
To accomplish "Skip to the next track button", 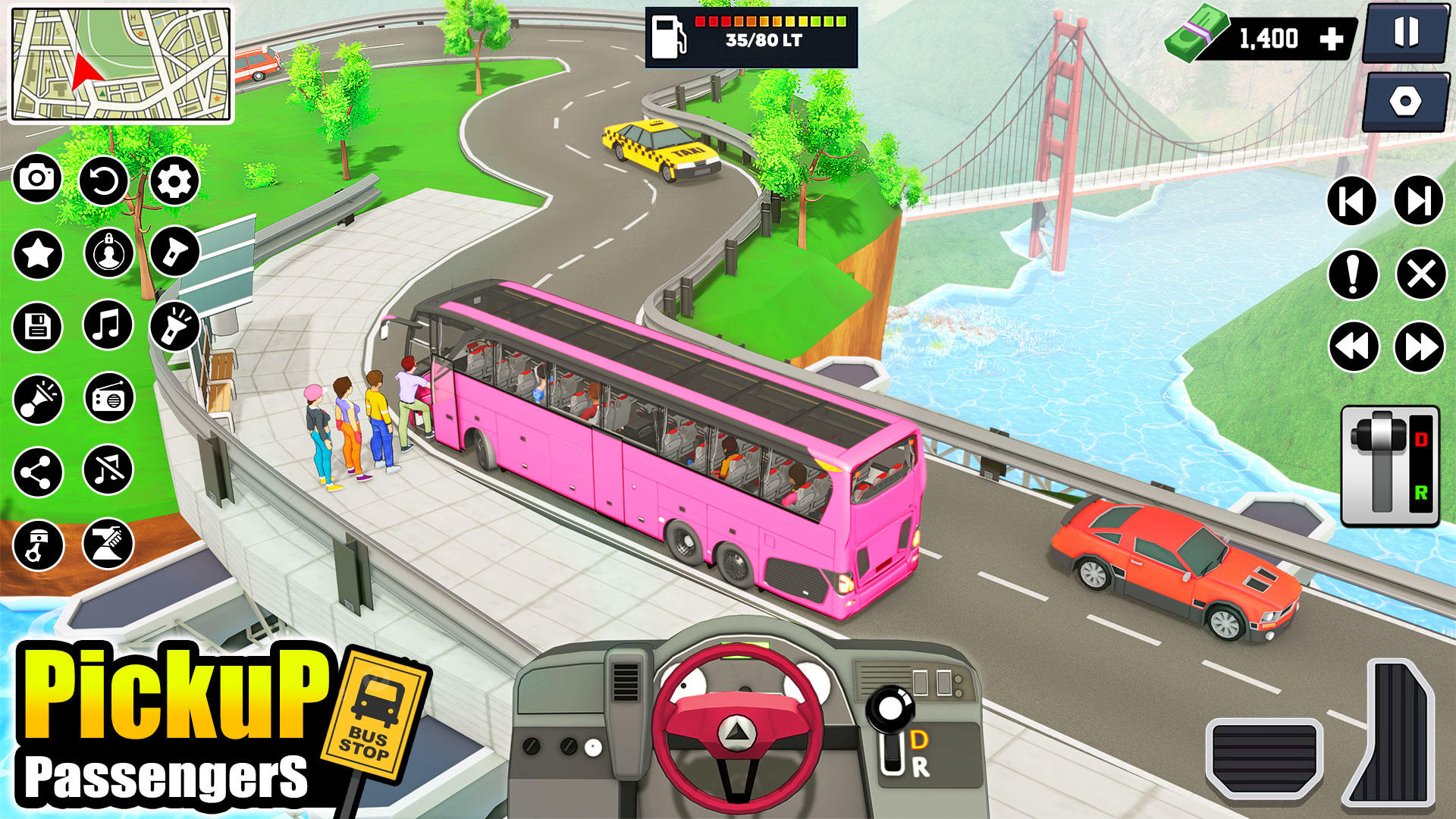I will [1418, 201].
